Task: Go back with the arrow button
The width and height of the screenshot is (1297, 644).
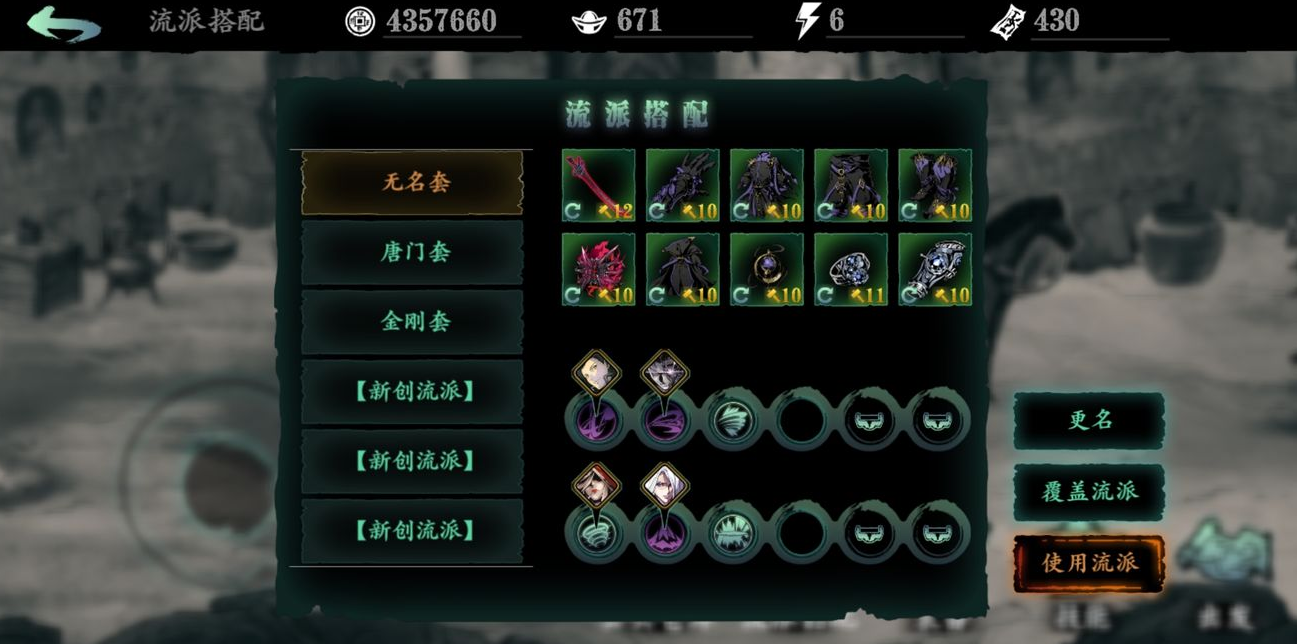Action: pos(64,24)
